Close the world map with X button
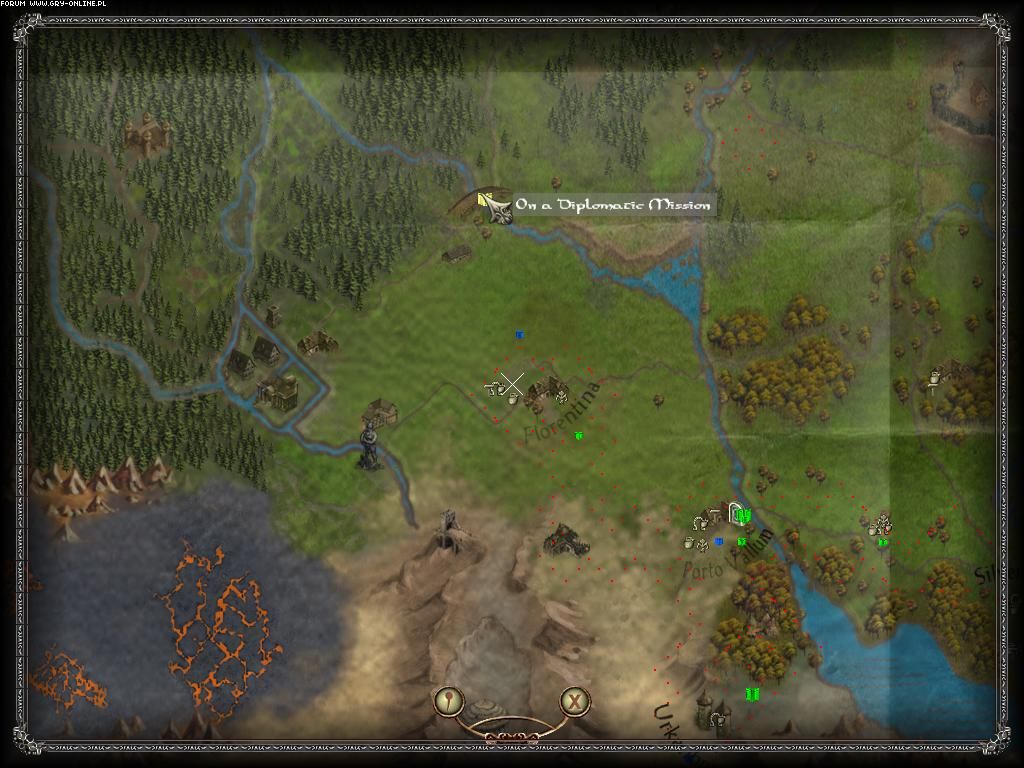Screen dimensions: 1024x768 pos(574,700)
